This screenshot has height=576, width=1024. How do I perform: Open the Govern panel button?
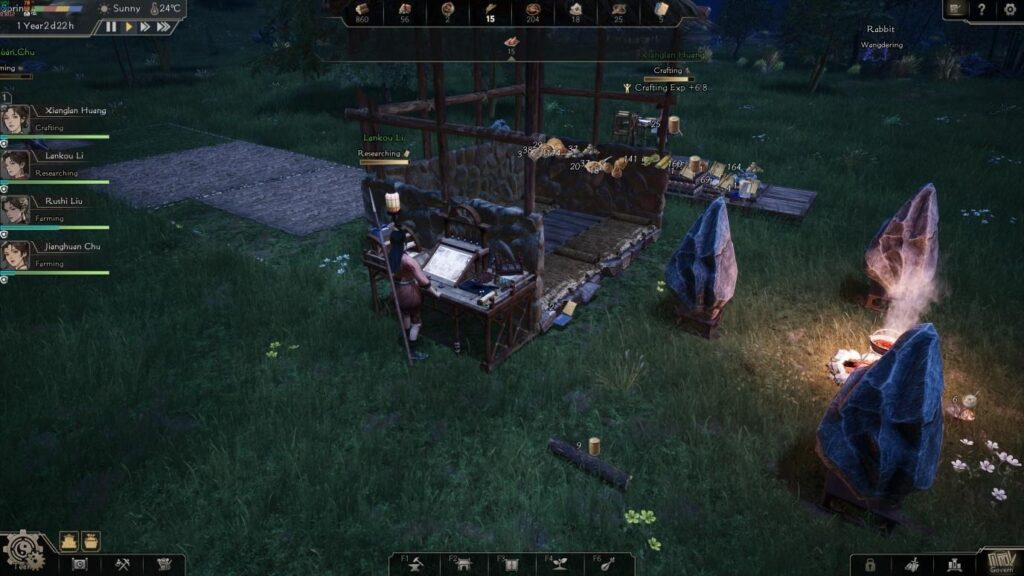(999, 563)
